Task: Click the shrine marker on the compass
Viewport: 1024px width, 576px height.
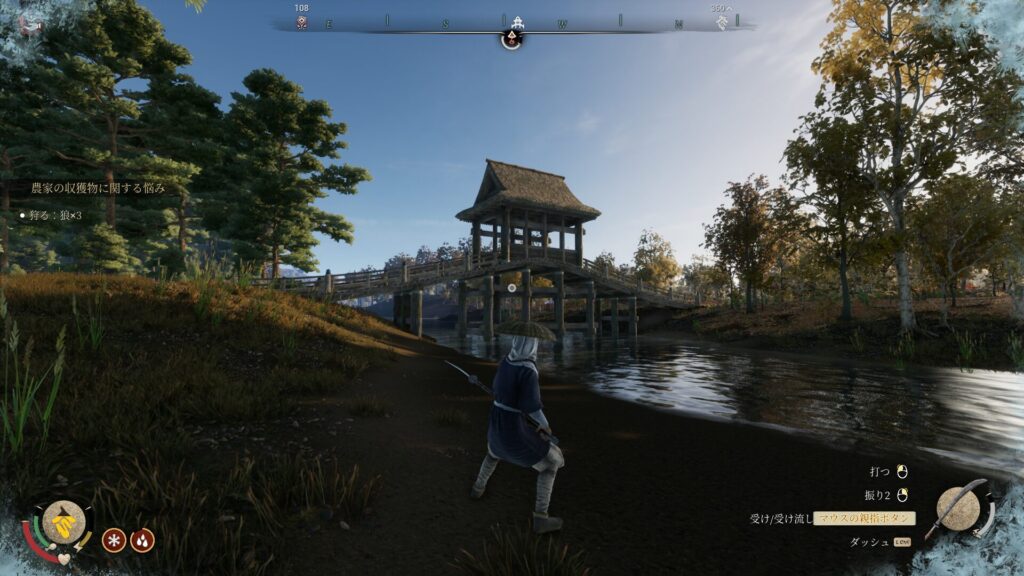Action: coord(517,22)
